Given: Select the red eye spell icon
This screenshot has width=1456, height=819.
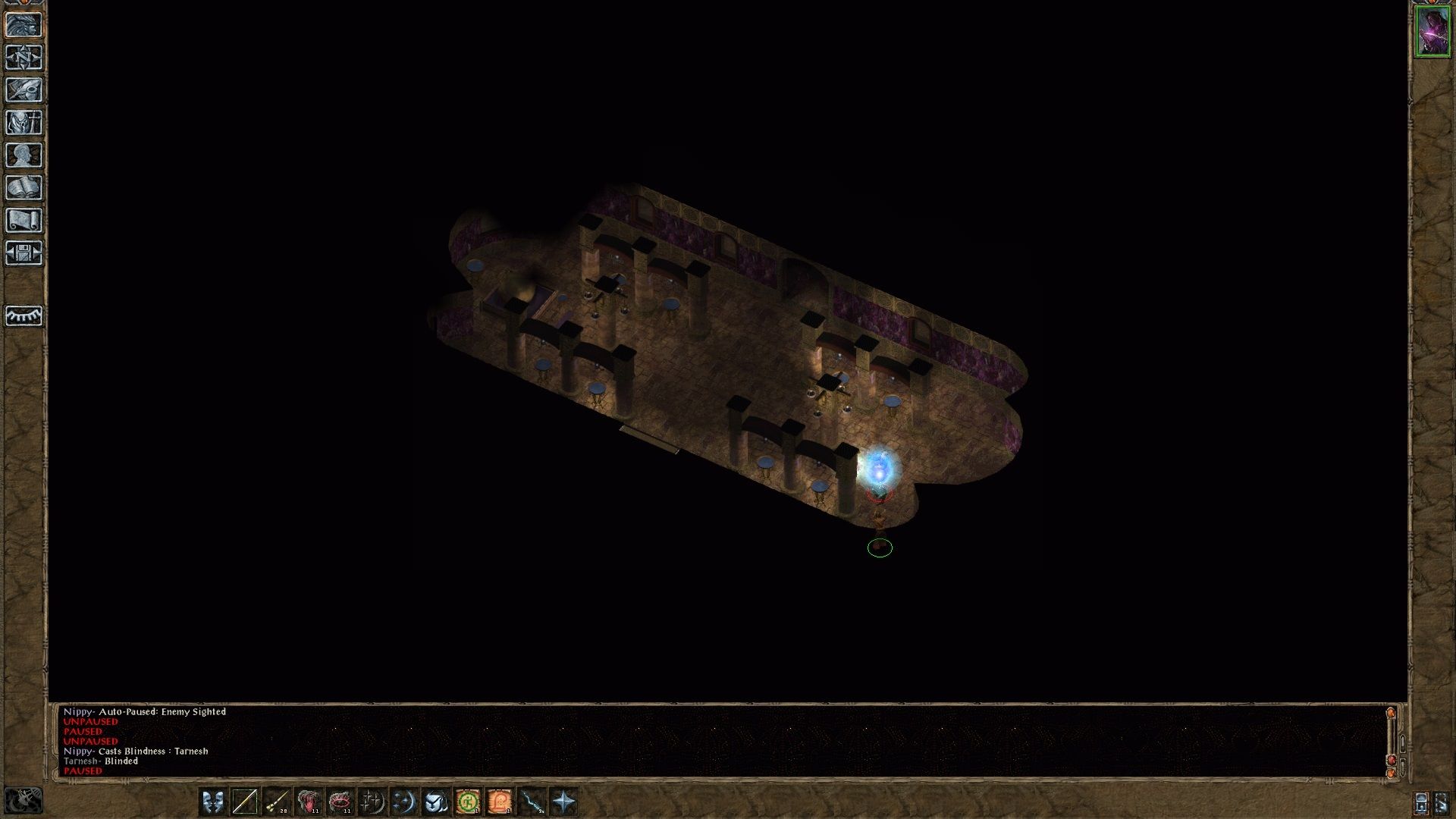Looking at the screenshot, I should [340, 800].
